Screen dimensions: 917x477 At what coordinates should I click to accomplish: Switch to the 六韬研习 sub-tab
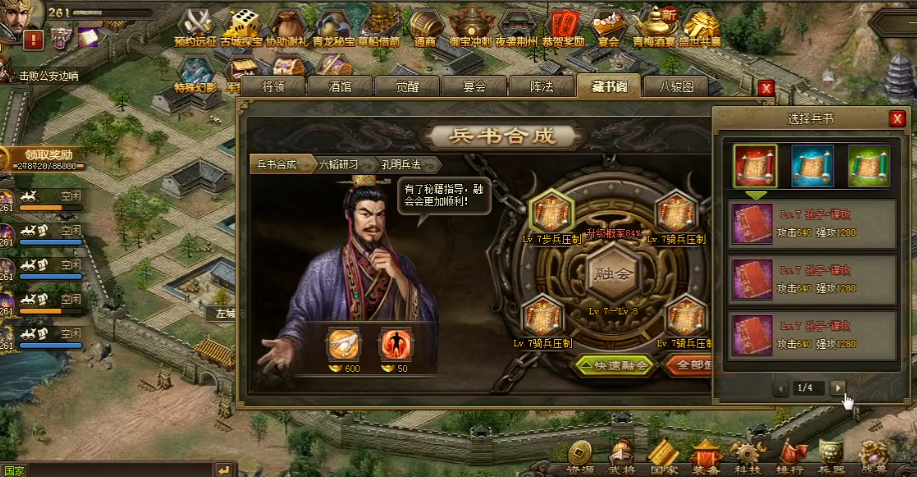pos(336,164)
